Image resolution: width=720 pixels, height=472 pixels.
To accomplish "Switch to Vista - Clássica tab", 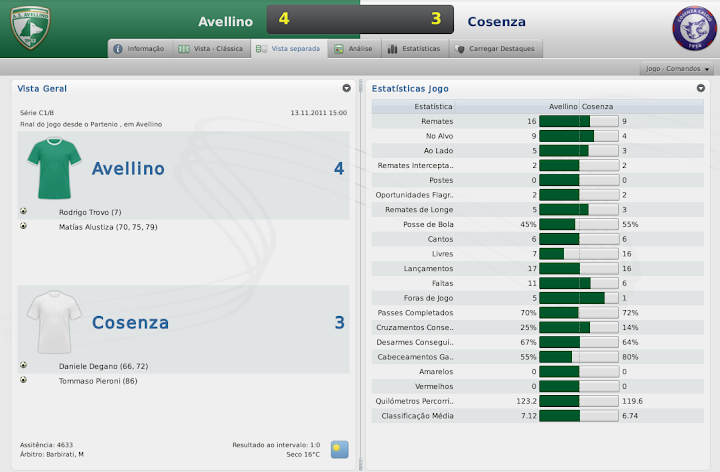I will click(207, 48).
